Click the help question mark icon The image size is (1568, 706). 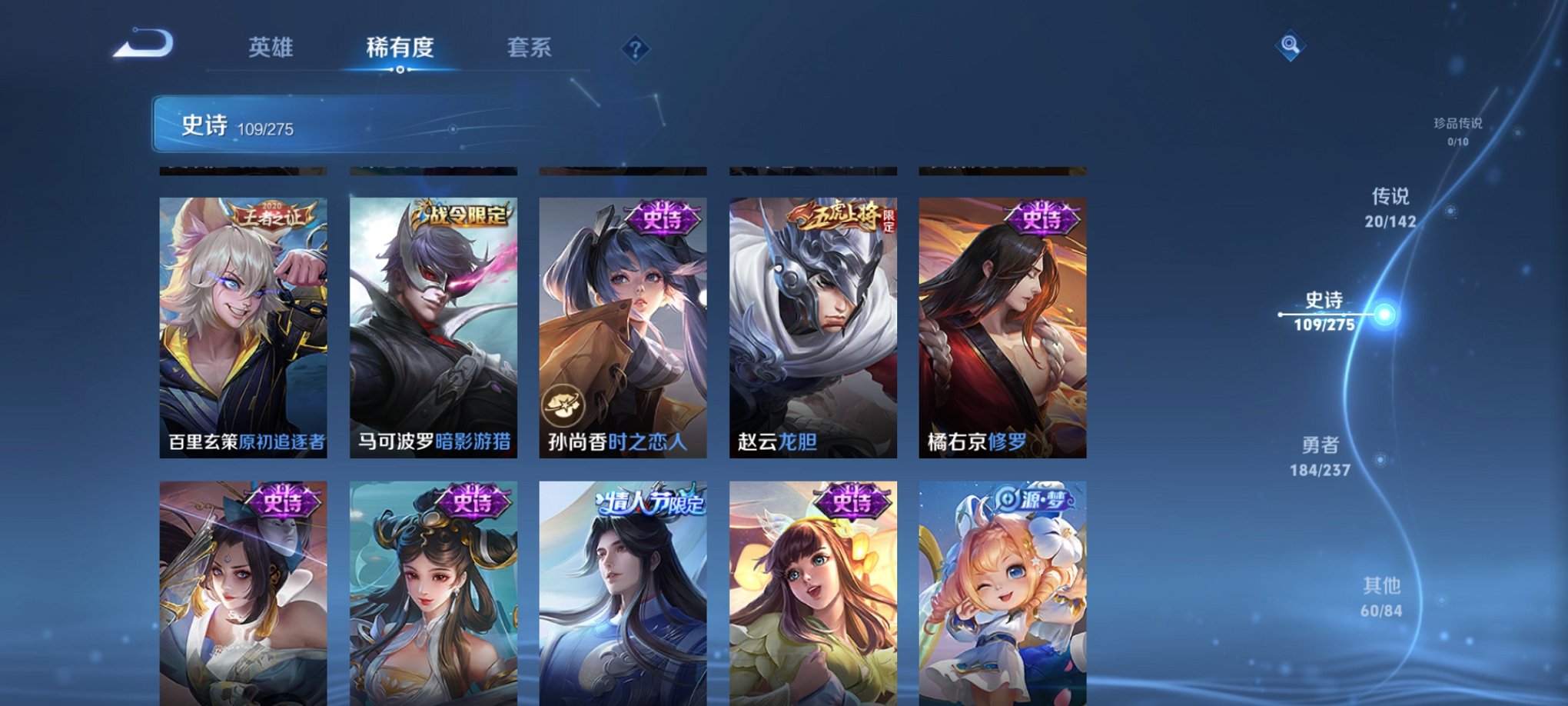pyautogui.click(x=635, y=50)
